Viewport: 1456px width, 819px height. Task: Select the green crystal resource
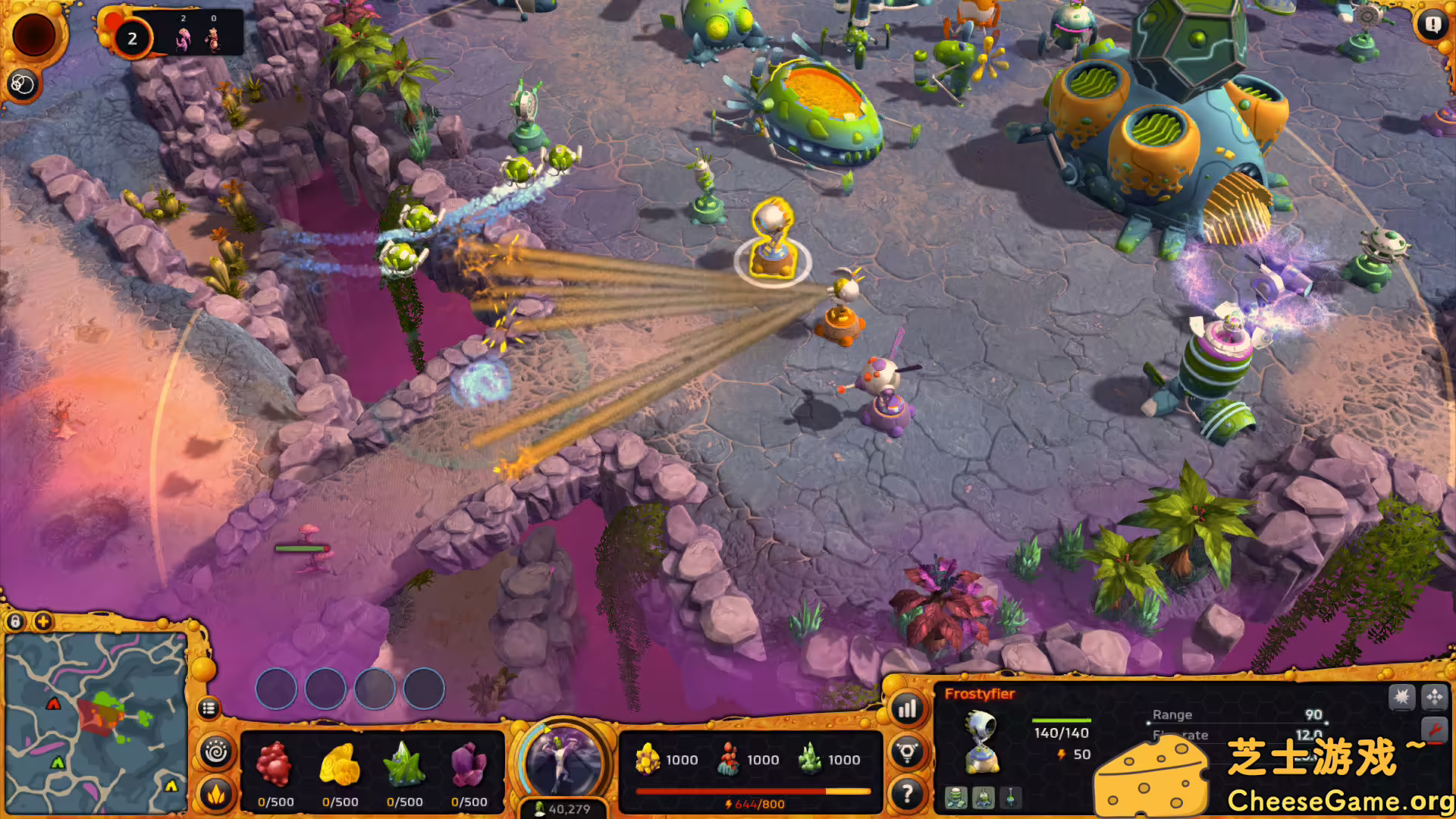[x=404, y=764]
